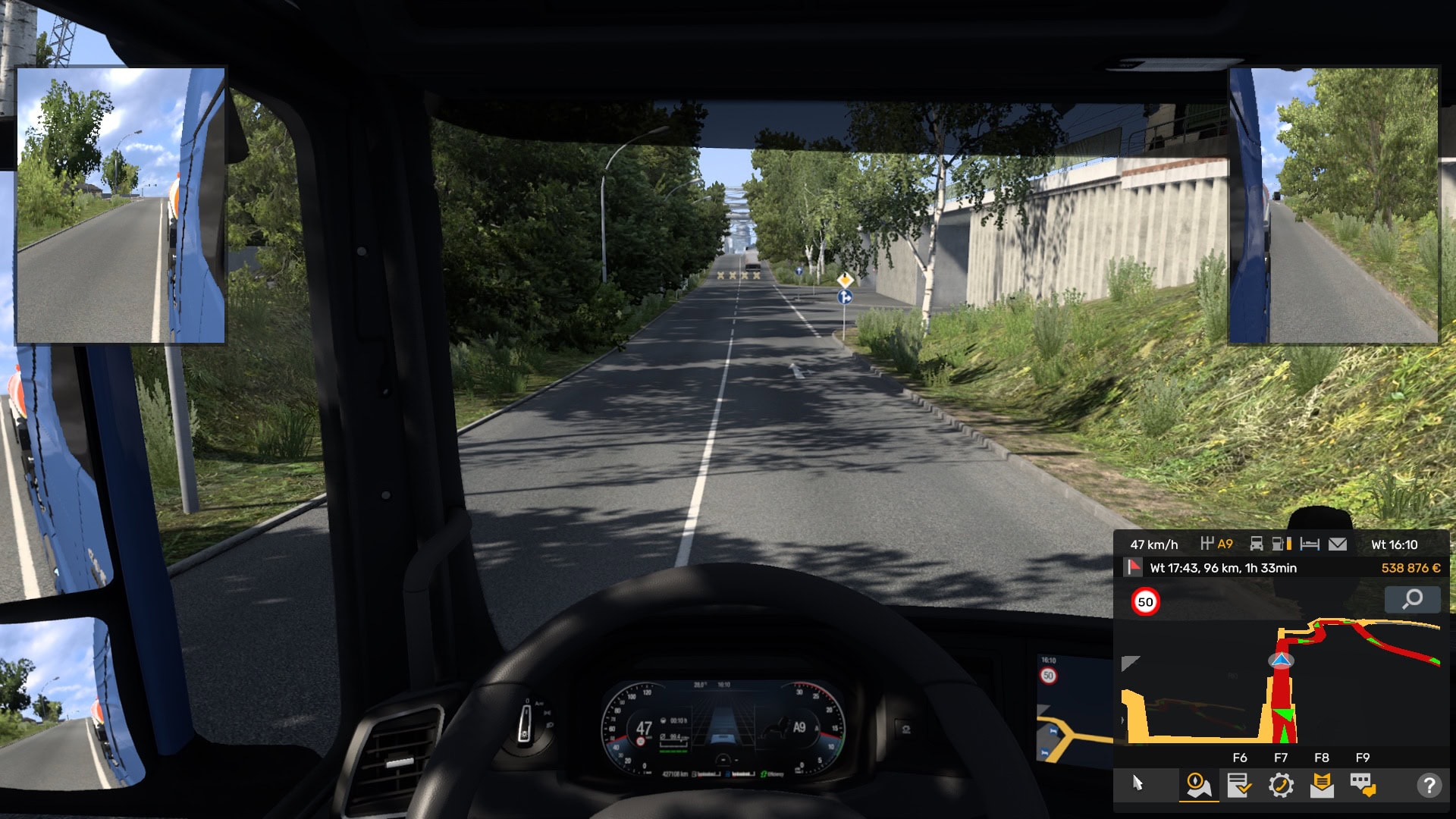This screenshot has height=819, width=1456.
Task: Click the rest stop bed icon
Action: click(1310, 544)
